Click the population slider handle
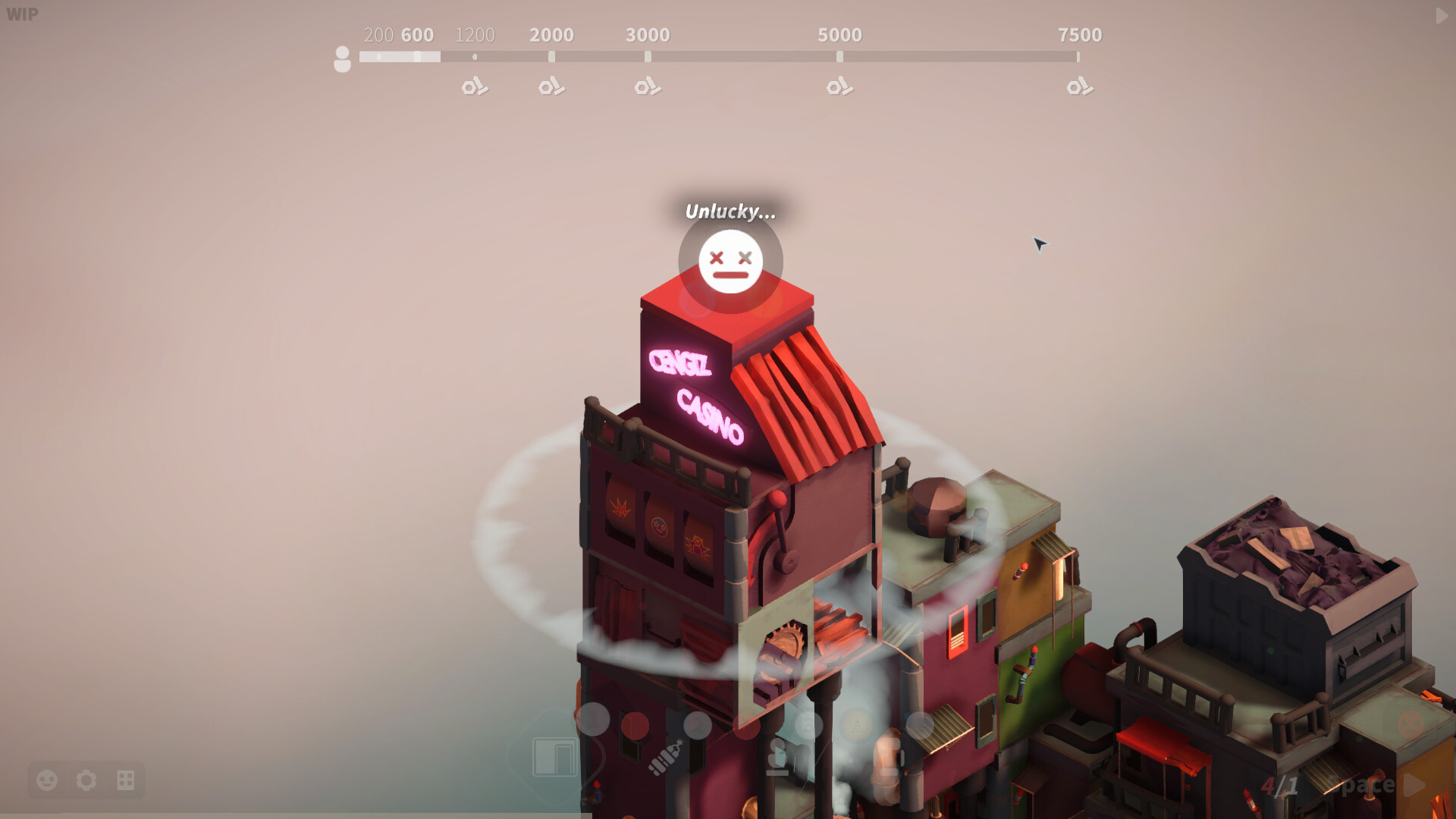 (418, 55)
